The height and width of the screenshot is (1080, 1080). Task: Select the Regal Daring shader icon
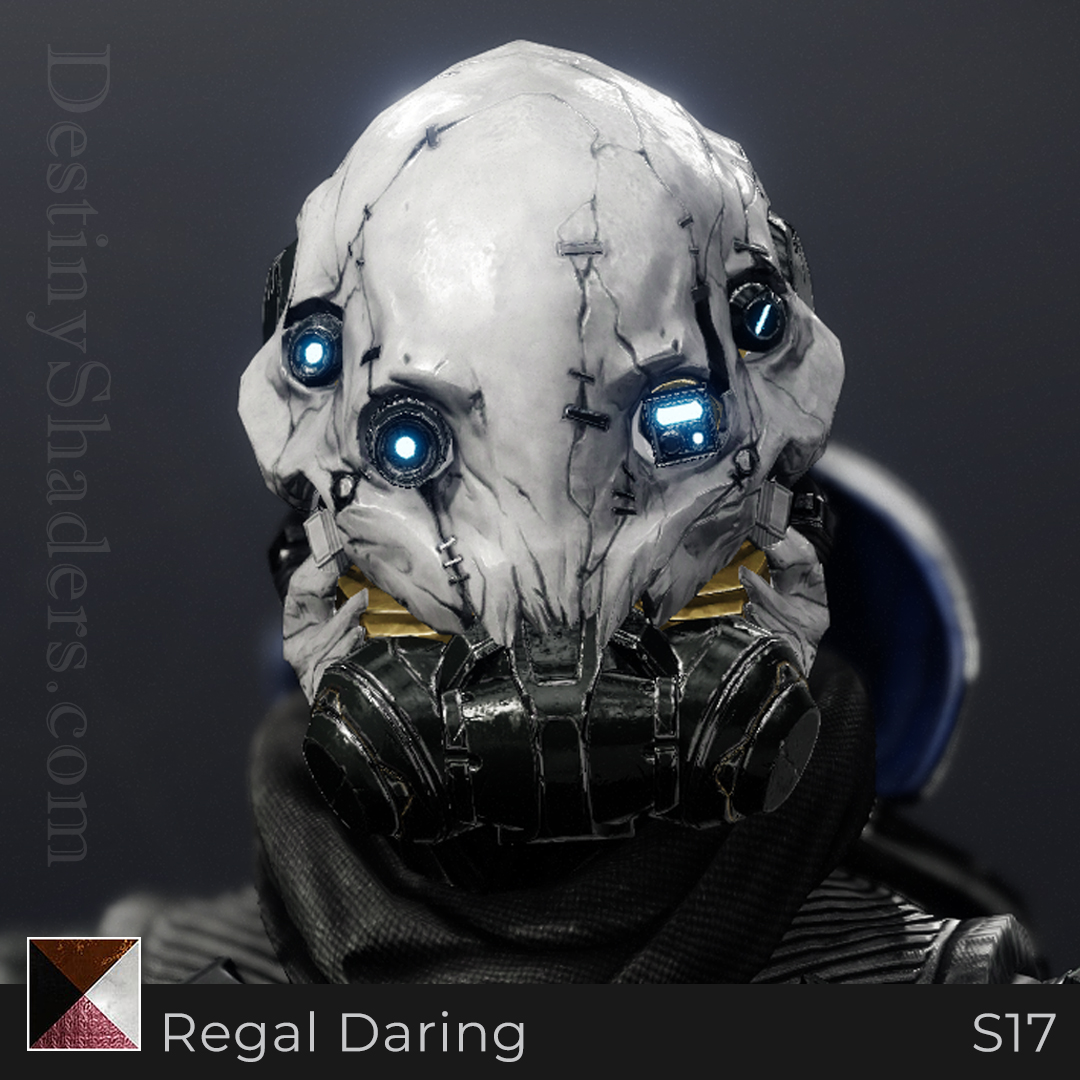pos(84,994)
